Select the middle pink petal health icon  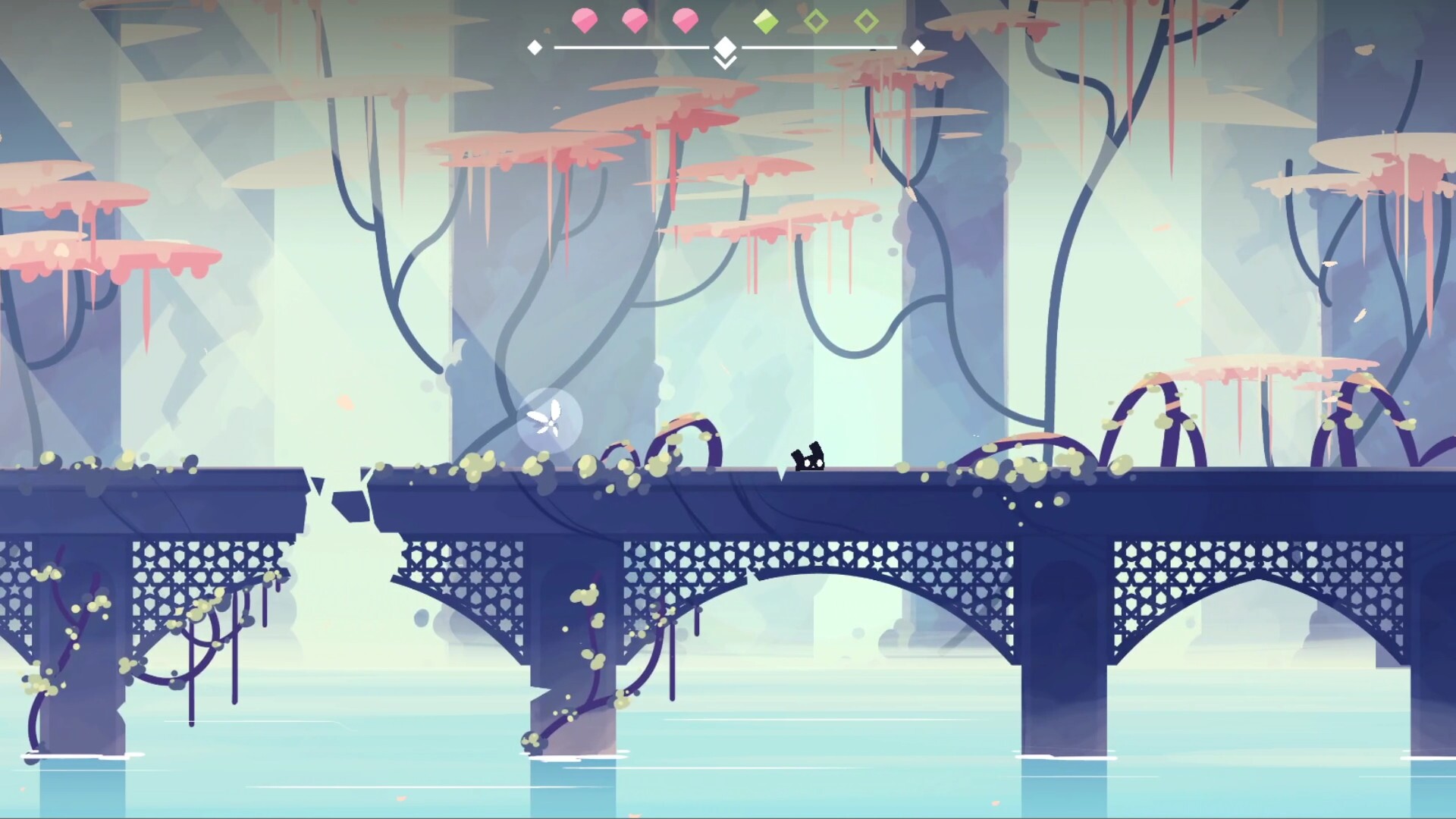(635, 20)
